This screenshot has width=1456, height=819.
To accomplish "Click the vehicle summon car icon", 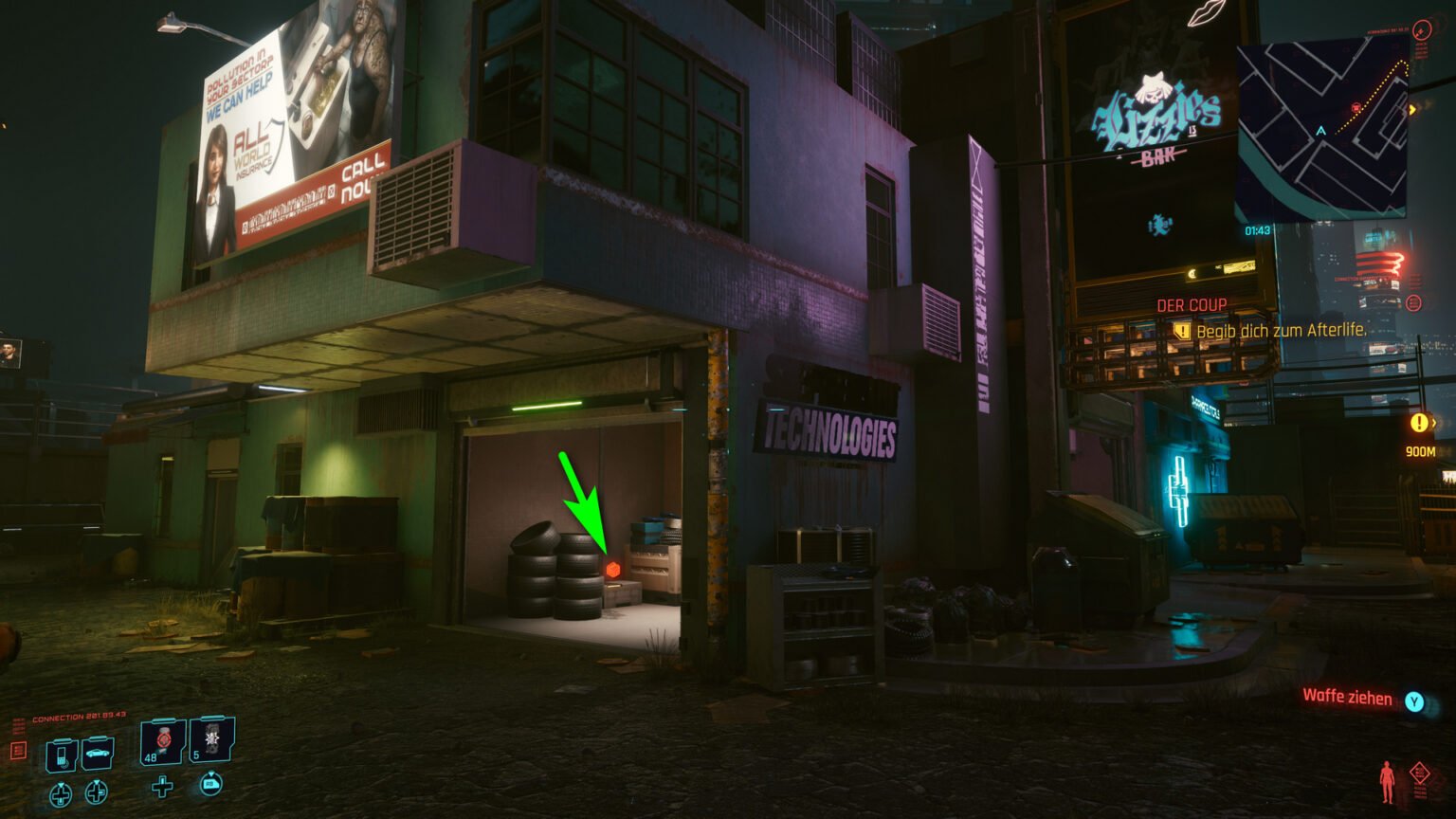I will [98, 754].
